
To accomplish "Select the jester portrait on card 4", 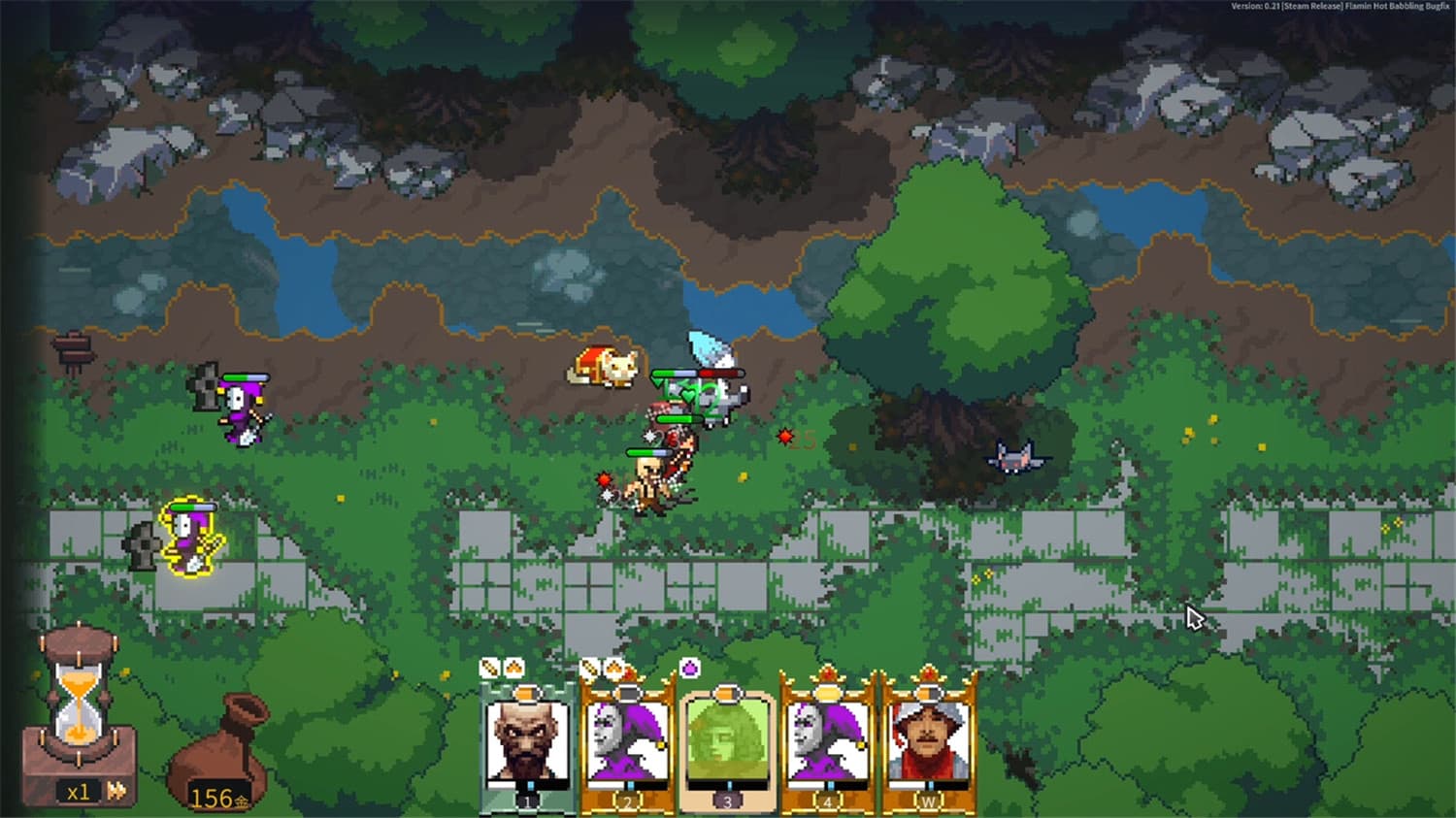I will click(x=830, y=742).
